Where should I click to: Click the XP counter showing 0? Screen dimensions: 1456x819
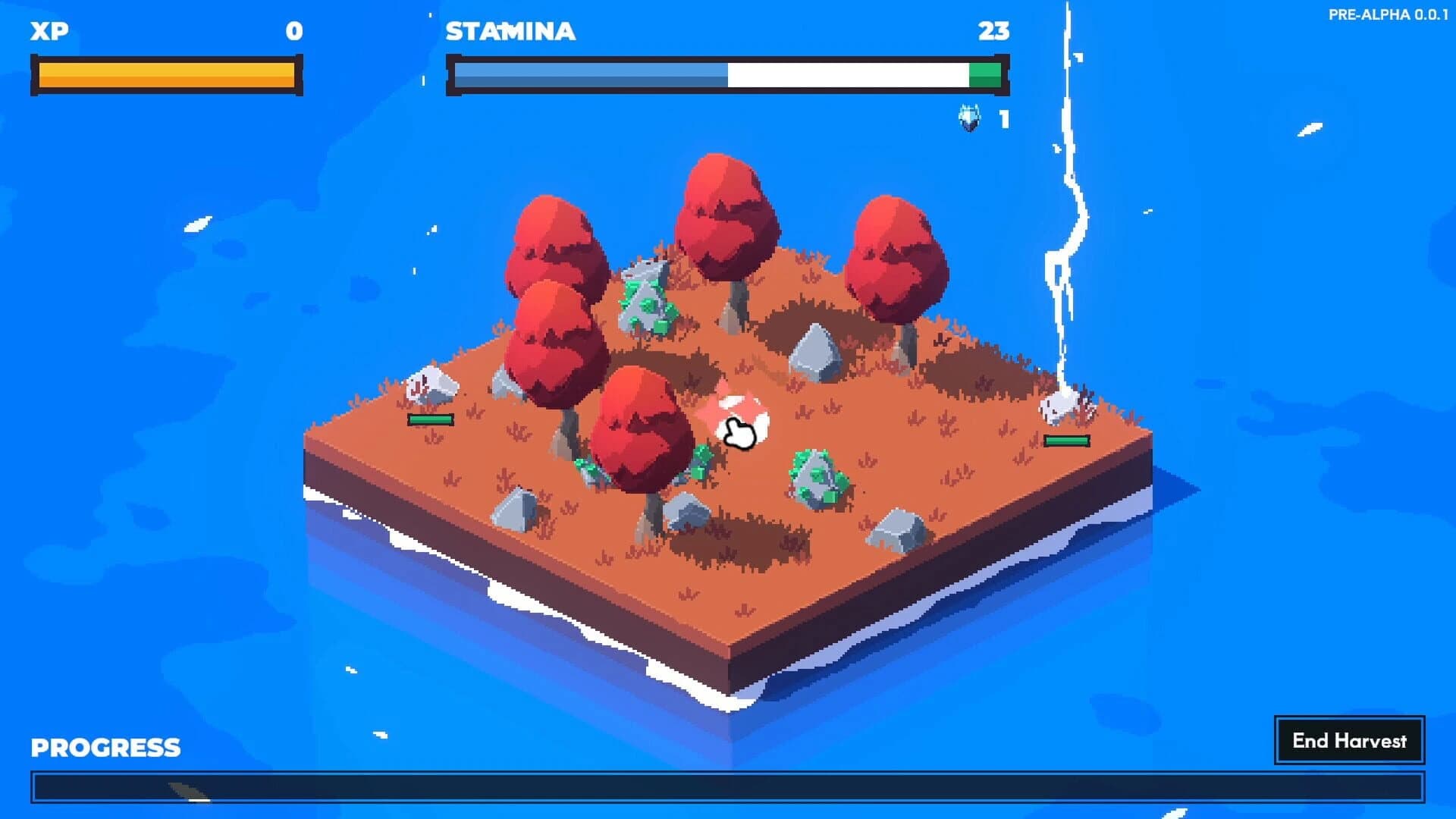click(294, 32)
